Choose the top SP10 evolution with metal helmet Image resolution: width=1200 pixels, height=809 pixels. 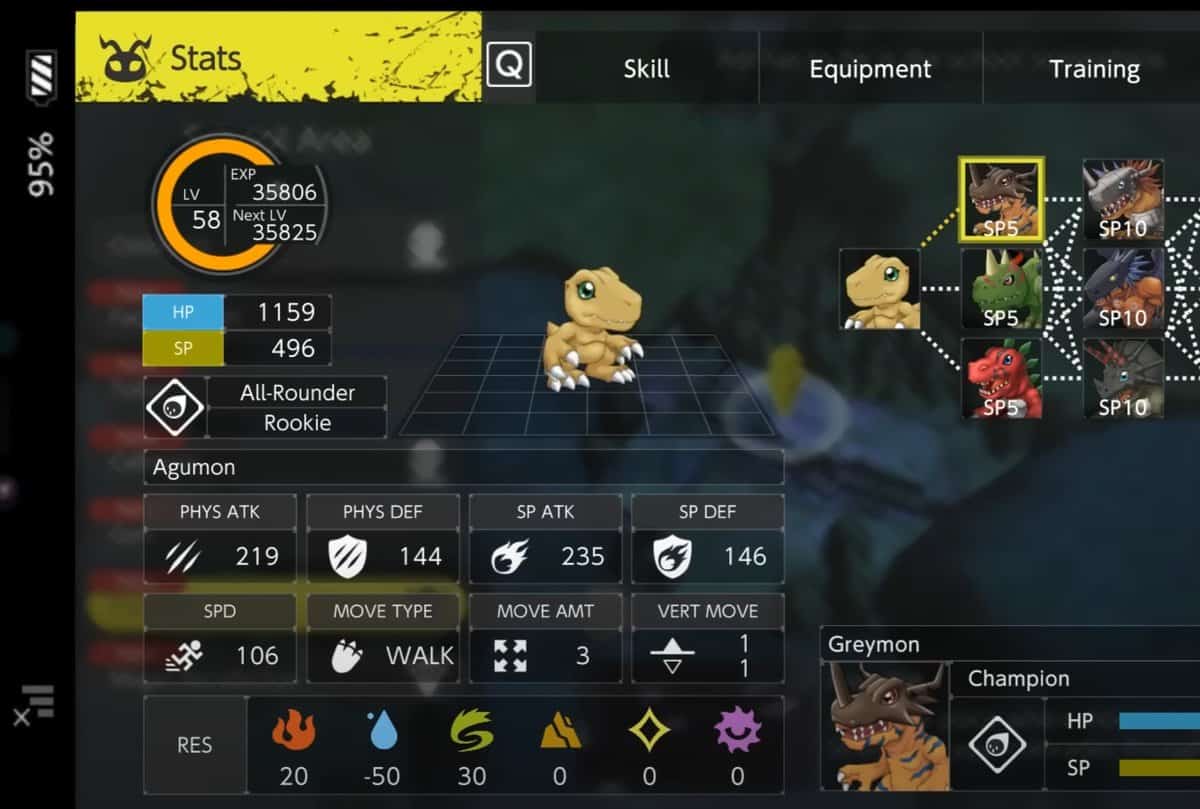pyautogui.click(x=1123, y=200)
